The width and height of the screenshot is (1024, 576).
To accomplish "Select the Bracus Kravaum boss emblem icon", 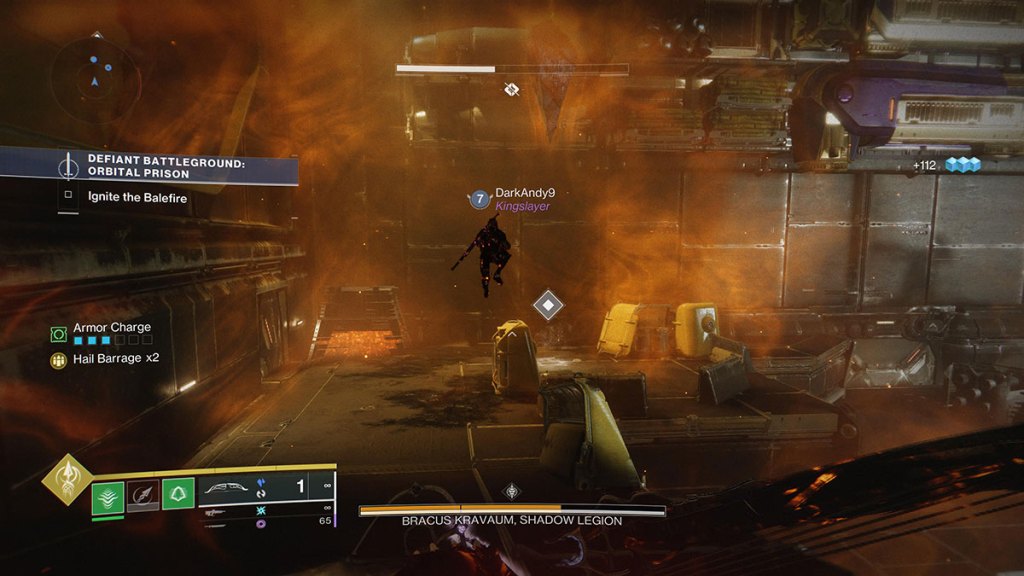I will click(512, 491).
